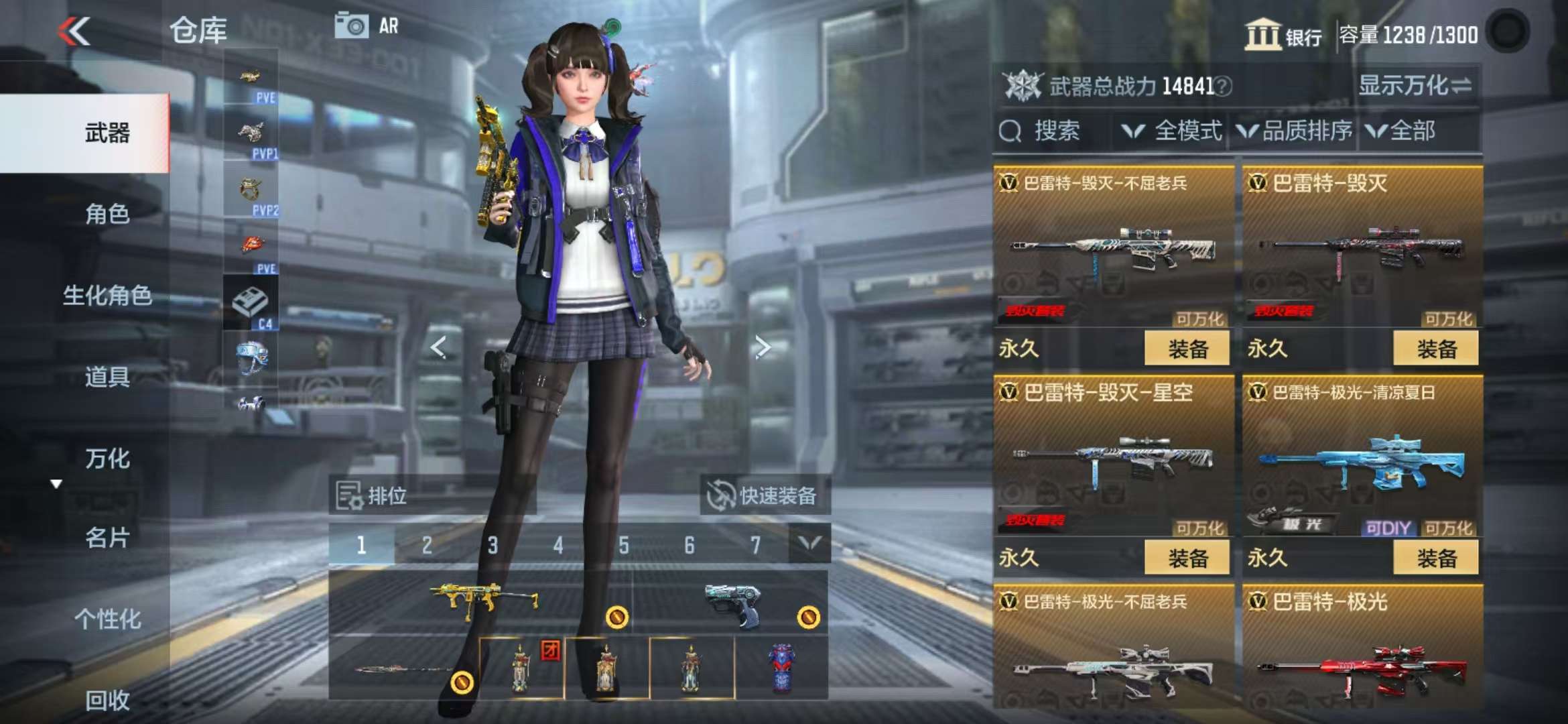The height and width of the screenshot is (724, 1568).
Task: Select the C4 bag slot
Action: (251, 304)
